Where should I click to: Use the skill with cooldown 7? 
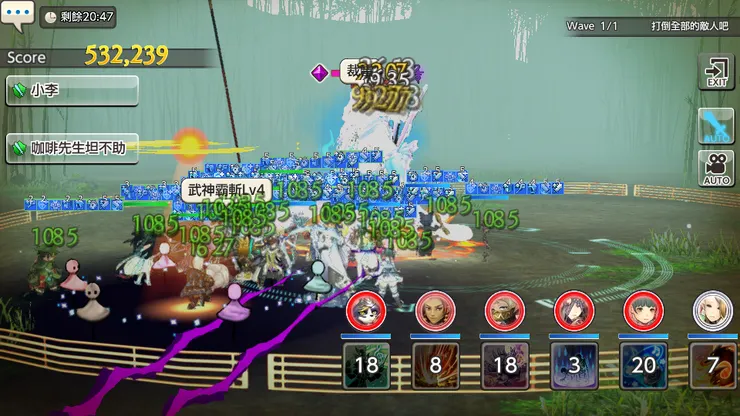coord(712,364)
